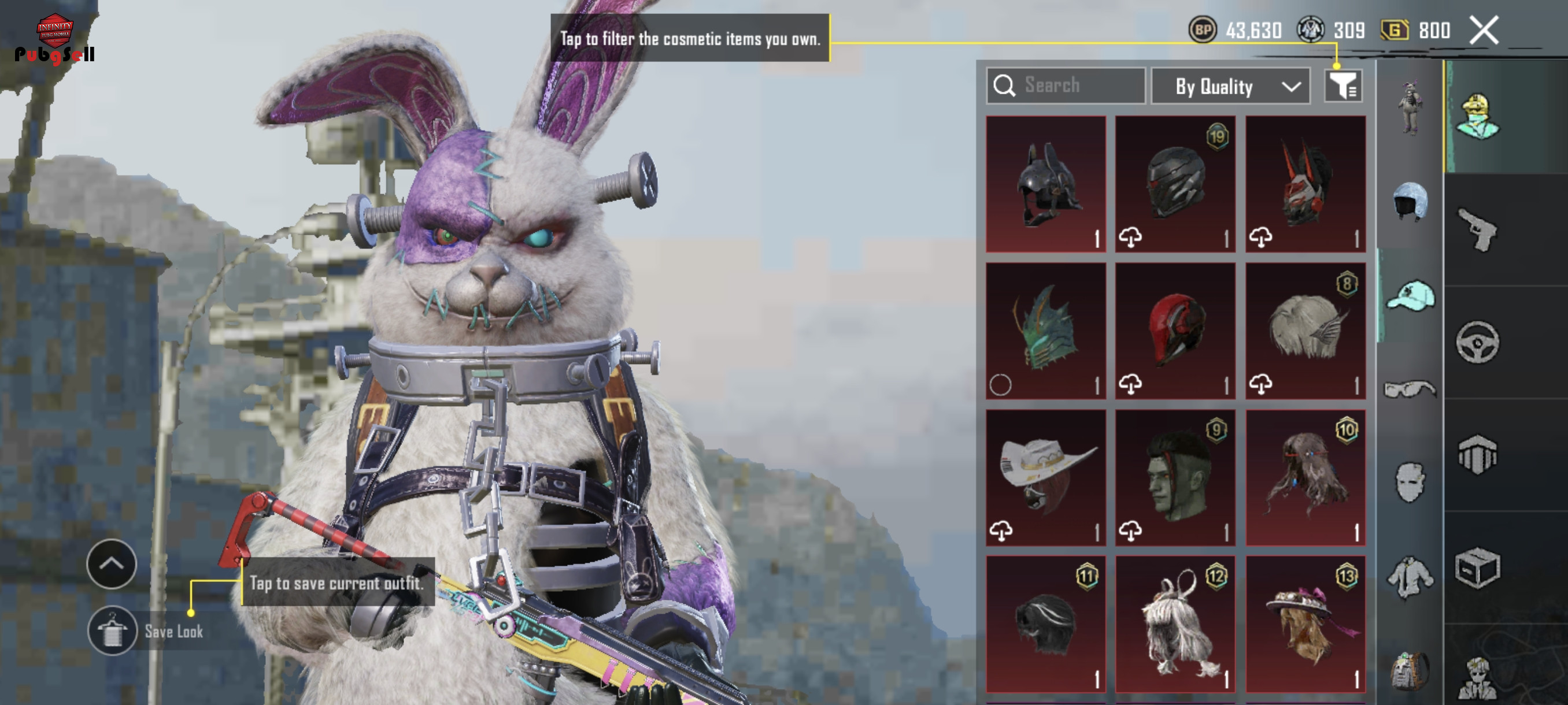The image size is (1568, 705).
Task: Tap the Save Look hanger button
Action: coord(113,631)
